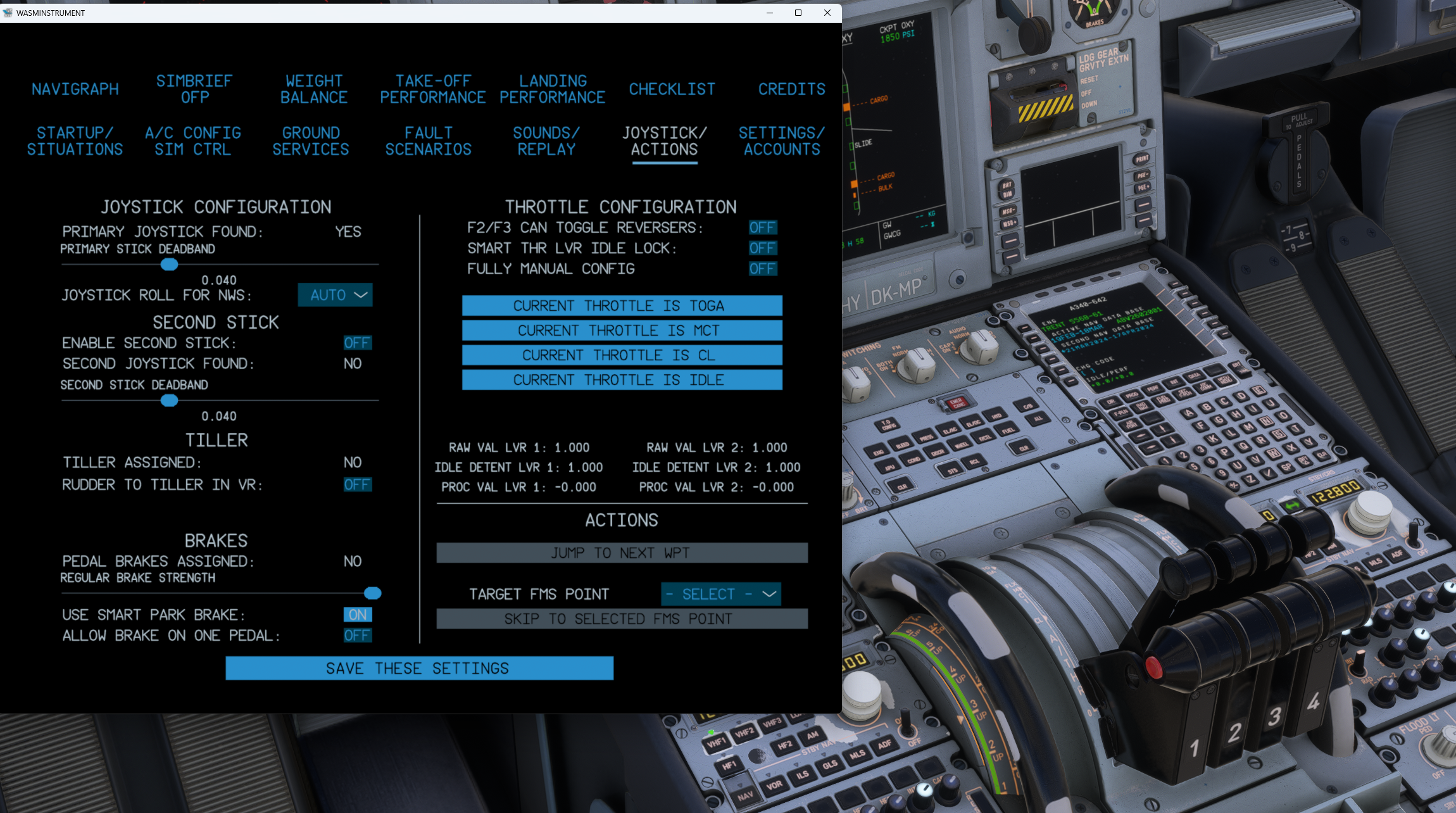Switch to the CREDITS page
Screen dimensions: 1456x813
tap(792, 89)
